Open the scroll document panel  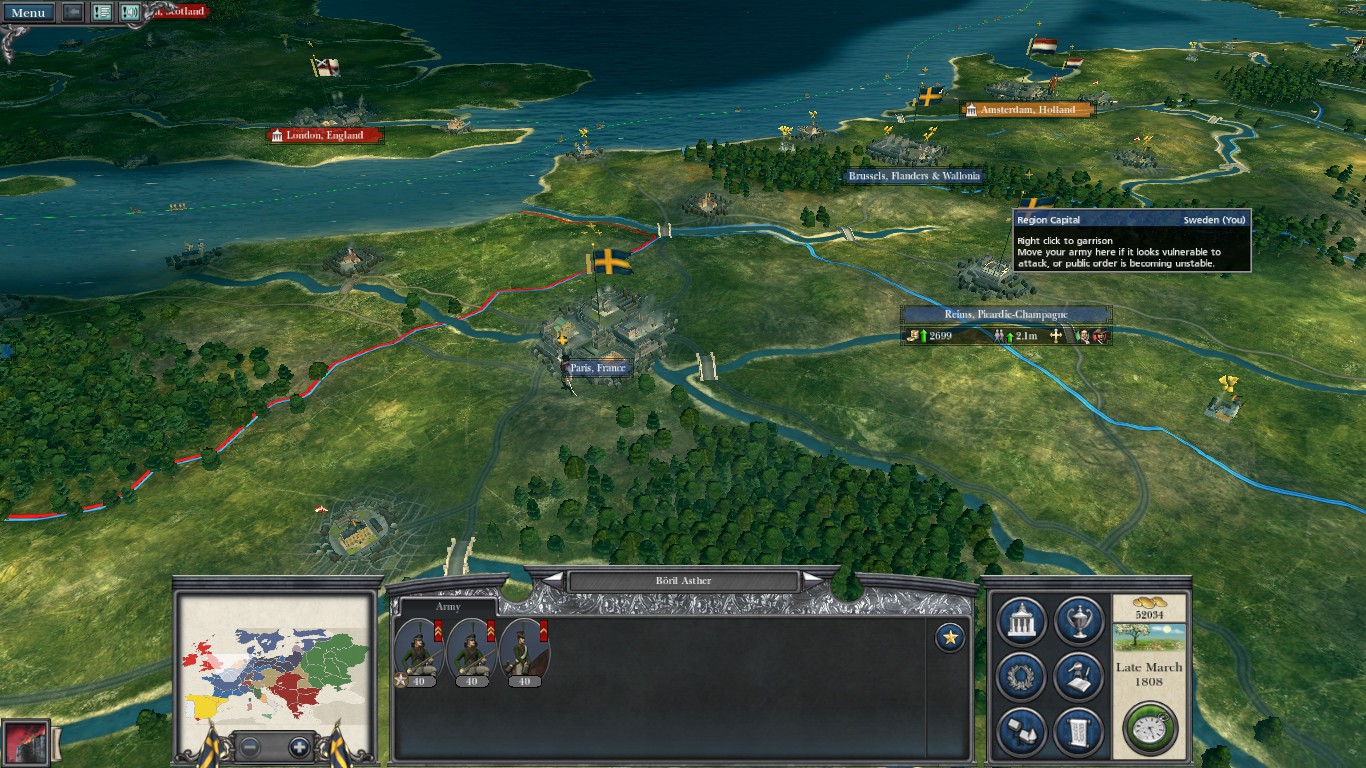1079,732
